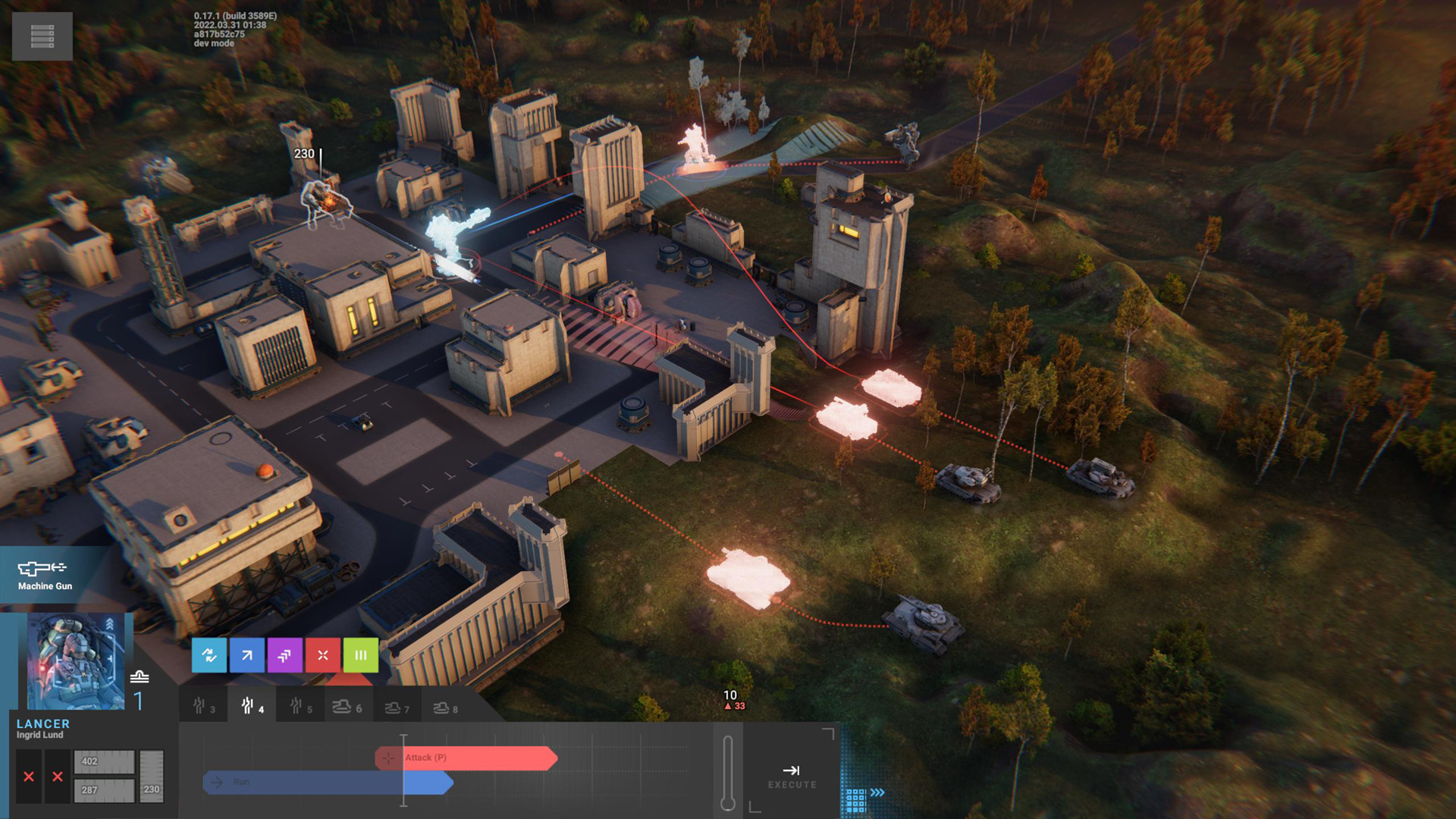
Task: Select the Machine Gun weapon panel
Action: click(x=45, y=575)
